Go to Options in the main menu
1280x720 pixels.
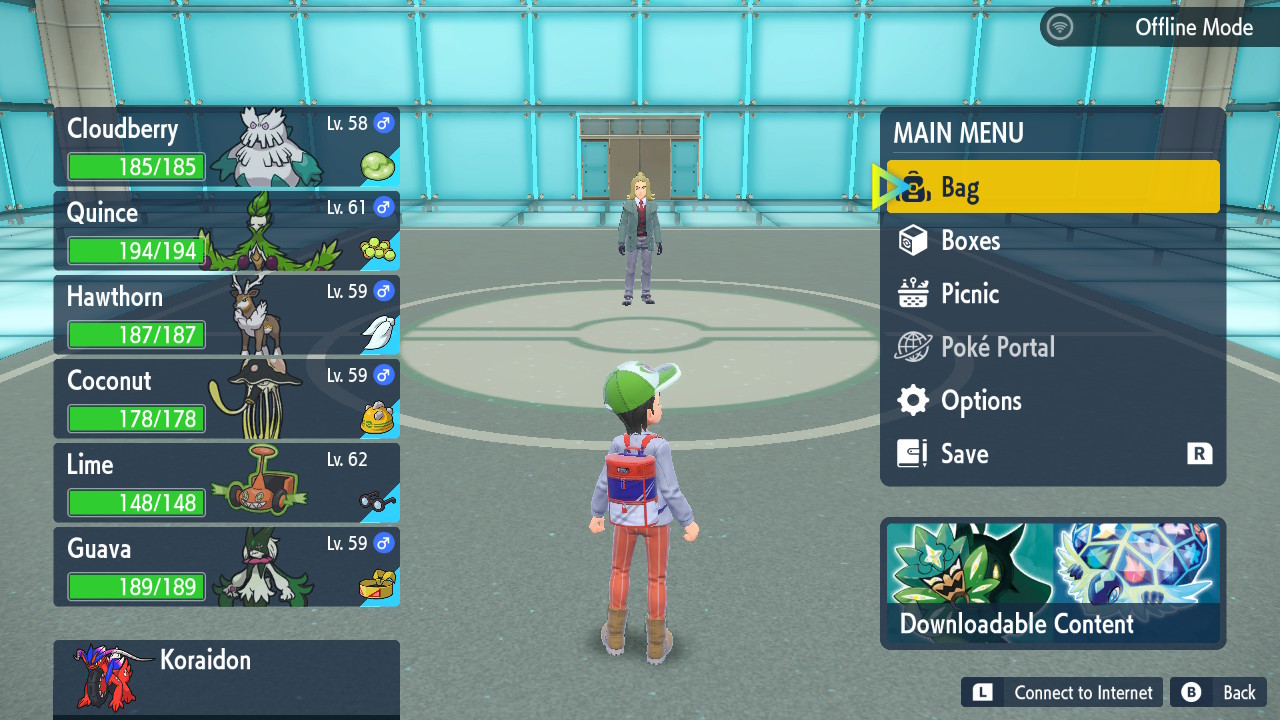point(1052,401)
